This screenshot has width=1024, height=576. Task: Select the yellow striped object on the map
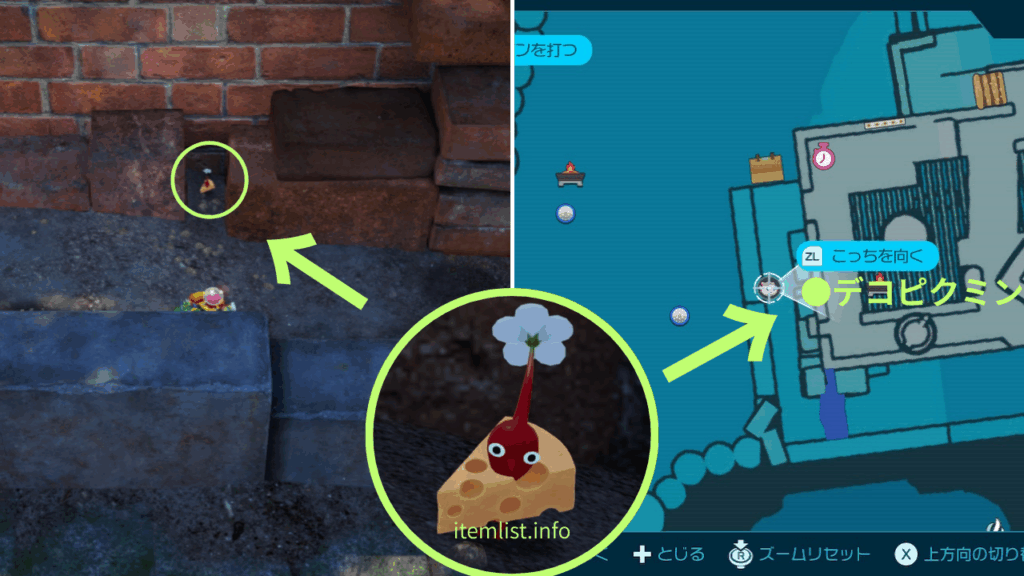pos(991,91)
